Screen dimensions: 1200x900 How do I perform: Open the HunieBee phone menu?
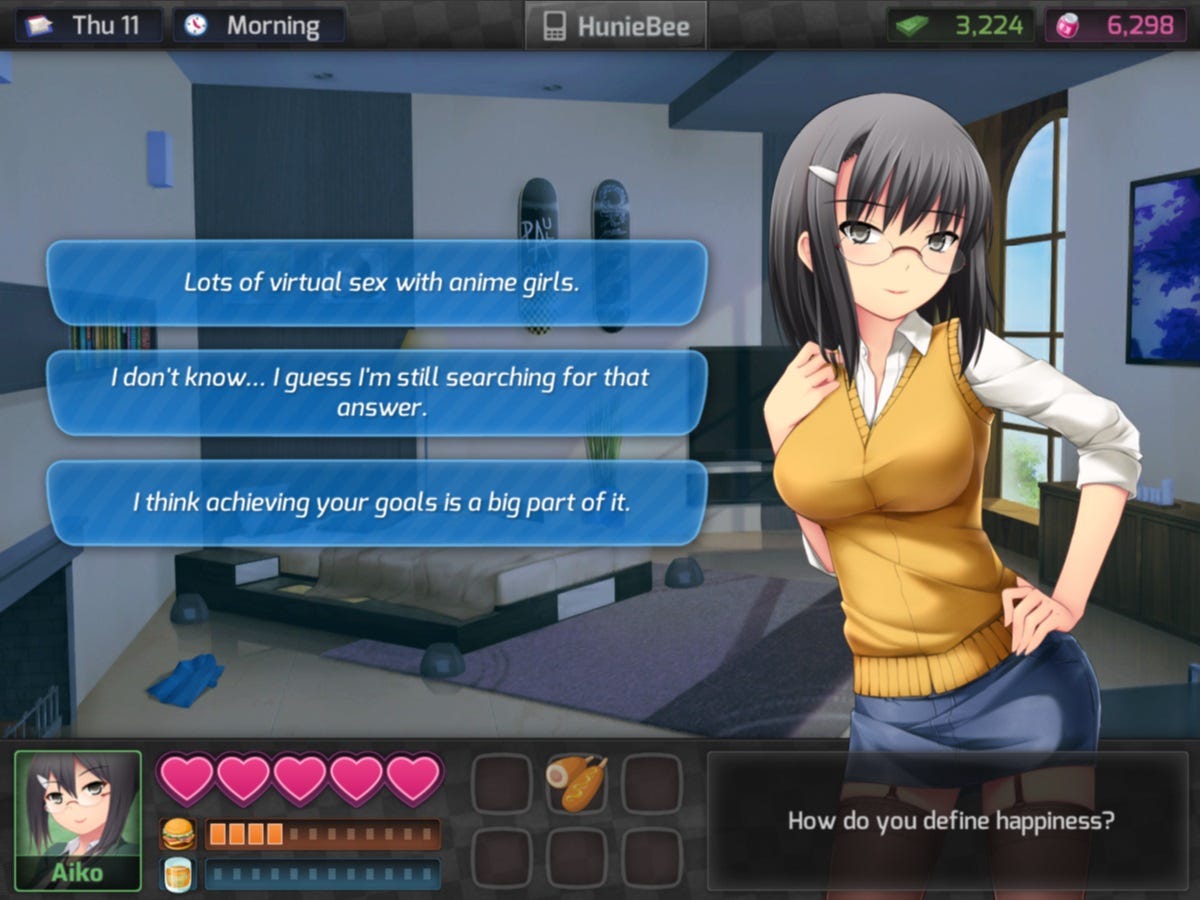pyautogui.click(x=614, y=26)
